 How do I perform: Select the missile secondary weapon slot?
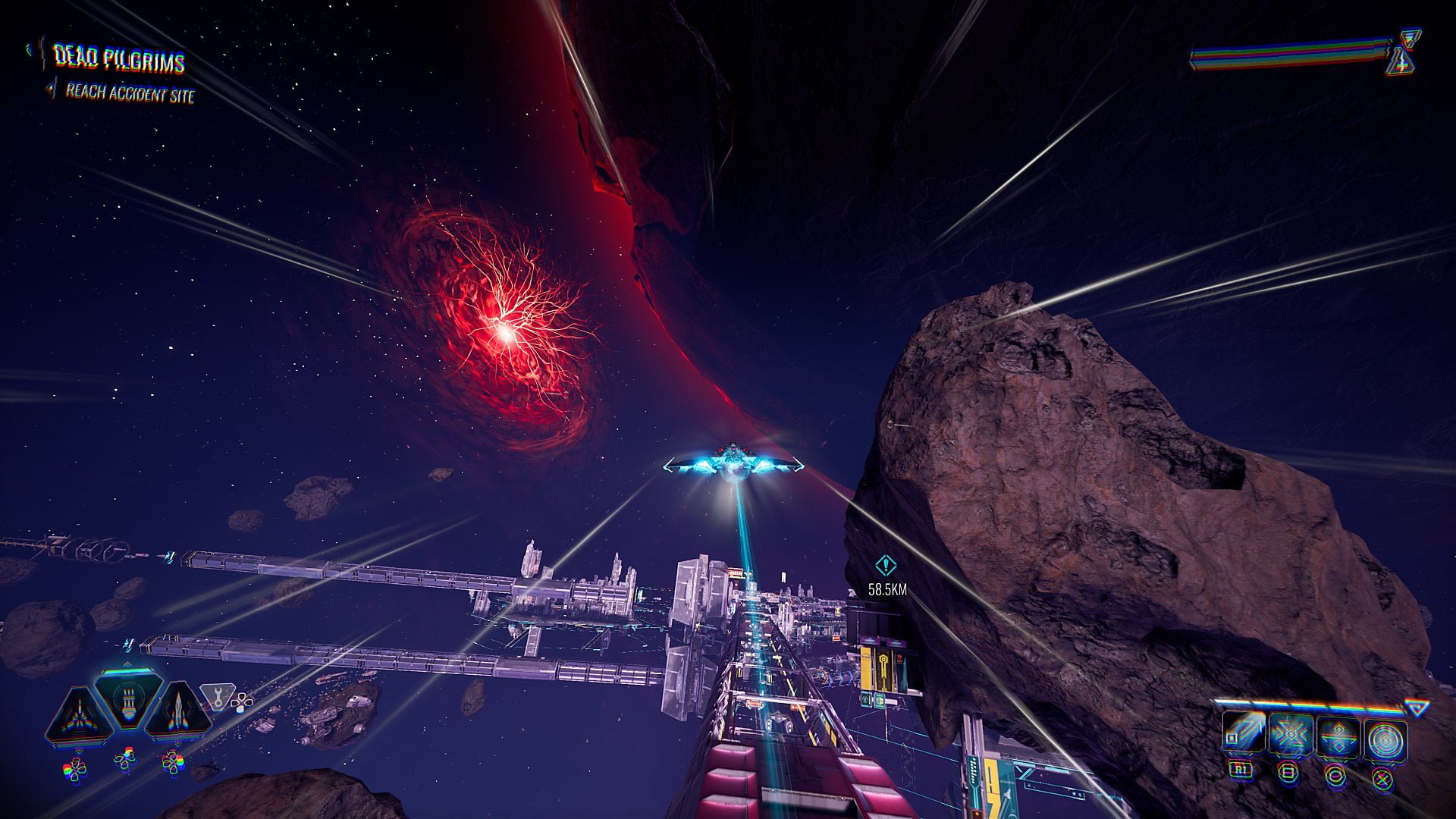point(177,713)
